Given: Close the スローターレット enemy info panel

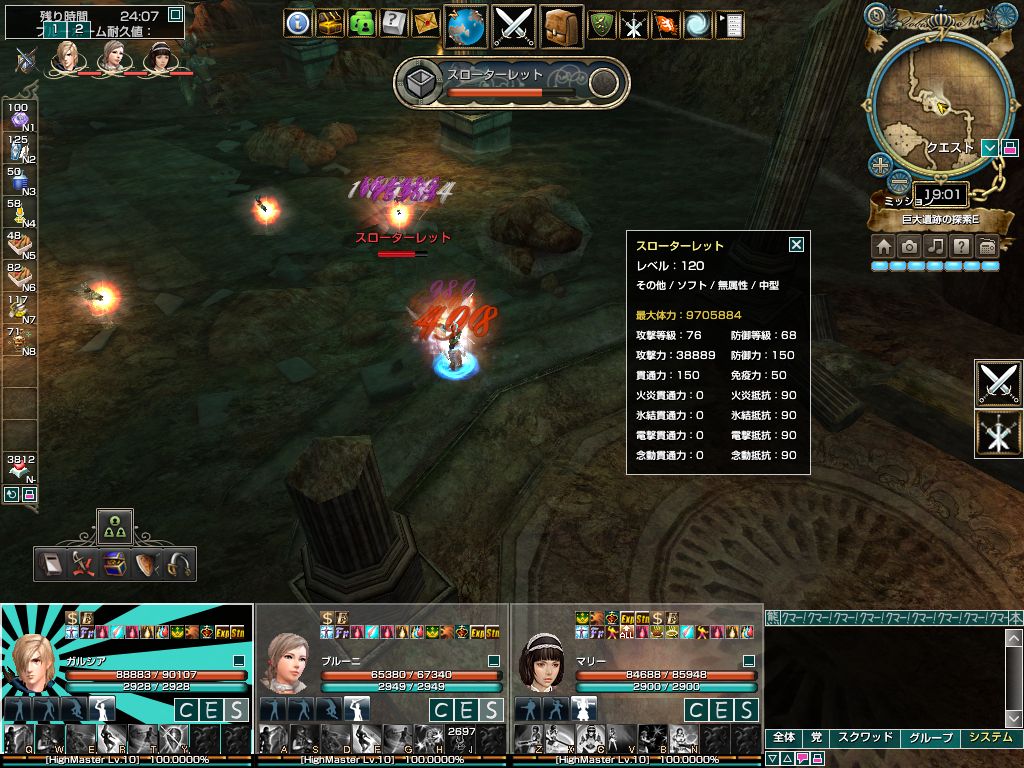Looking at the screenshot, I should pos(796,244).
